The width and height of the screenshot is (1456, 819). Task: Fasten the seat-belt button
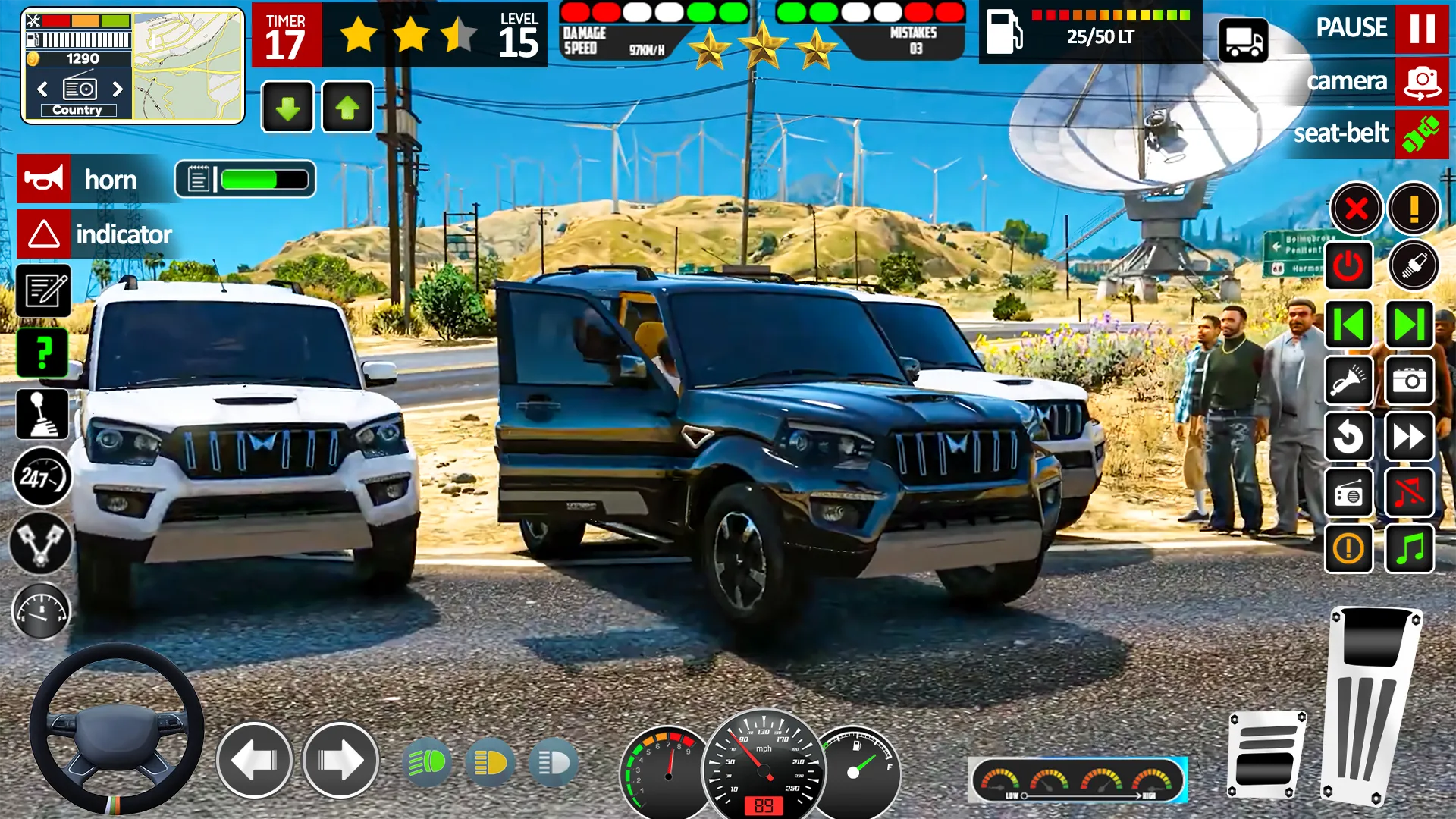coord(1421,134)
